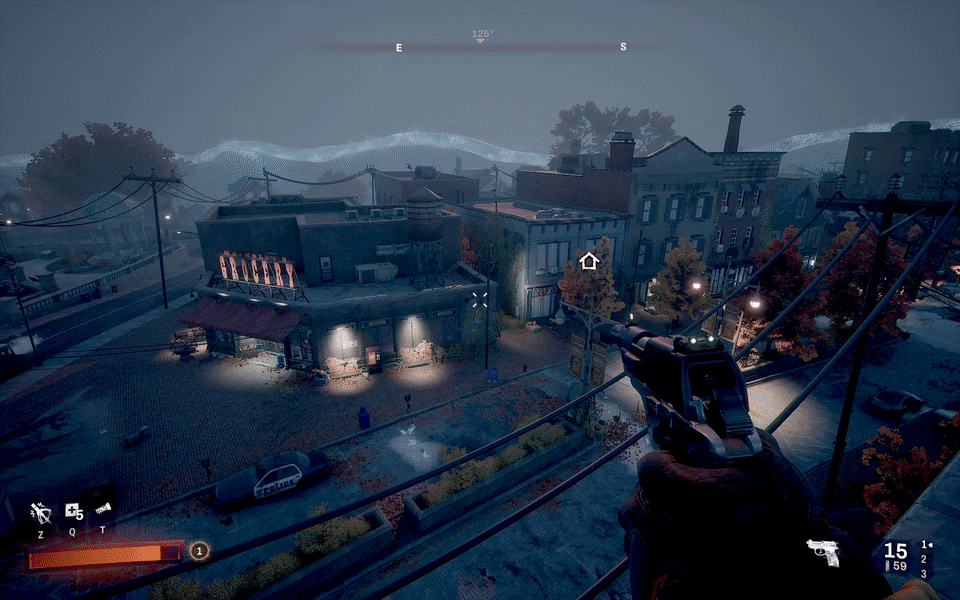Select the crossbow bolt ability icon
Image resolution: width=960 pixels, height=600 pixels.
(41, 512)
